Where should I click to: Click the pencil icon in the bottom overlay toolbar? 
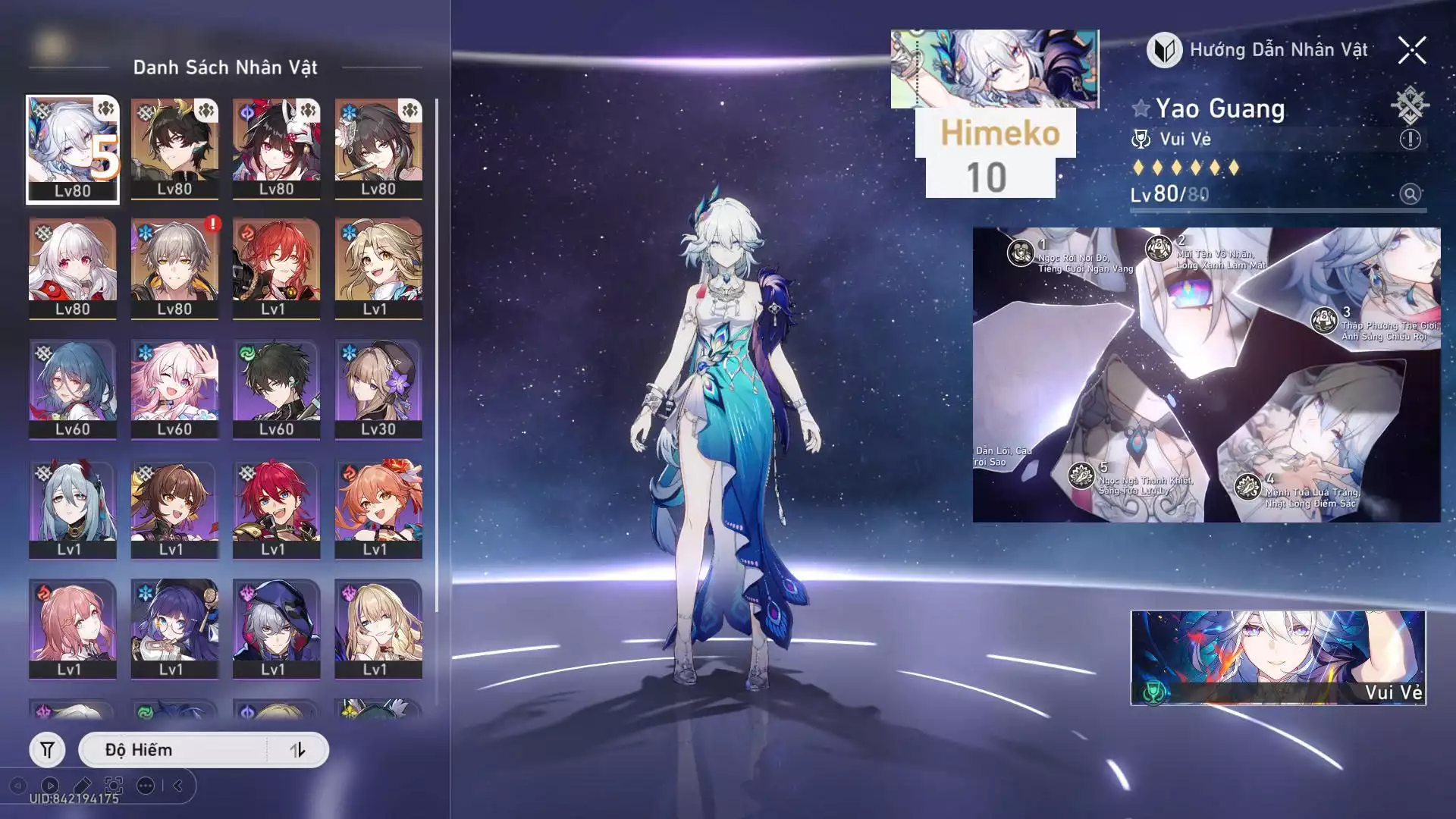82,786
